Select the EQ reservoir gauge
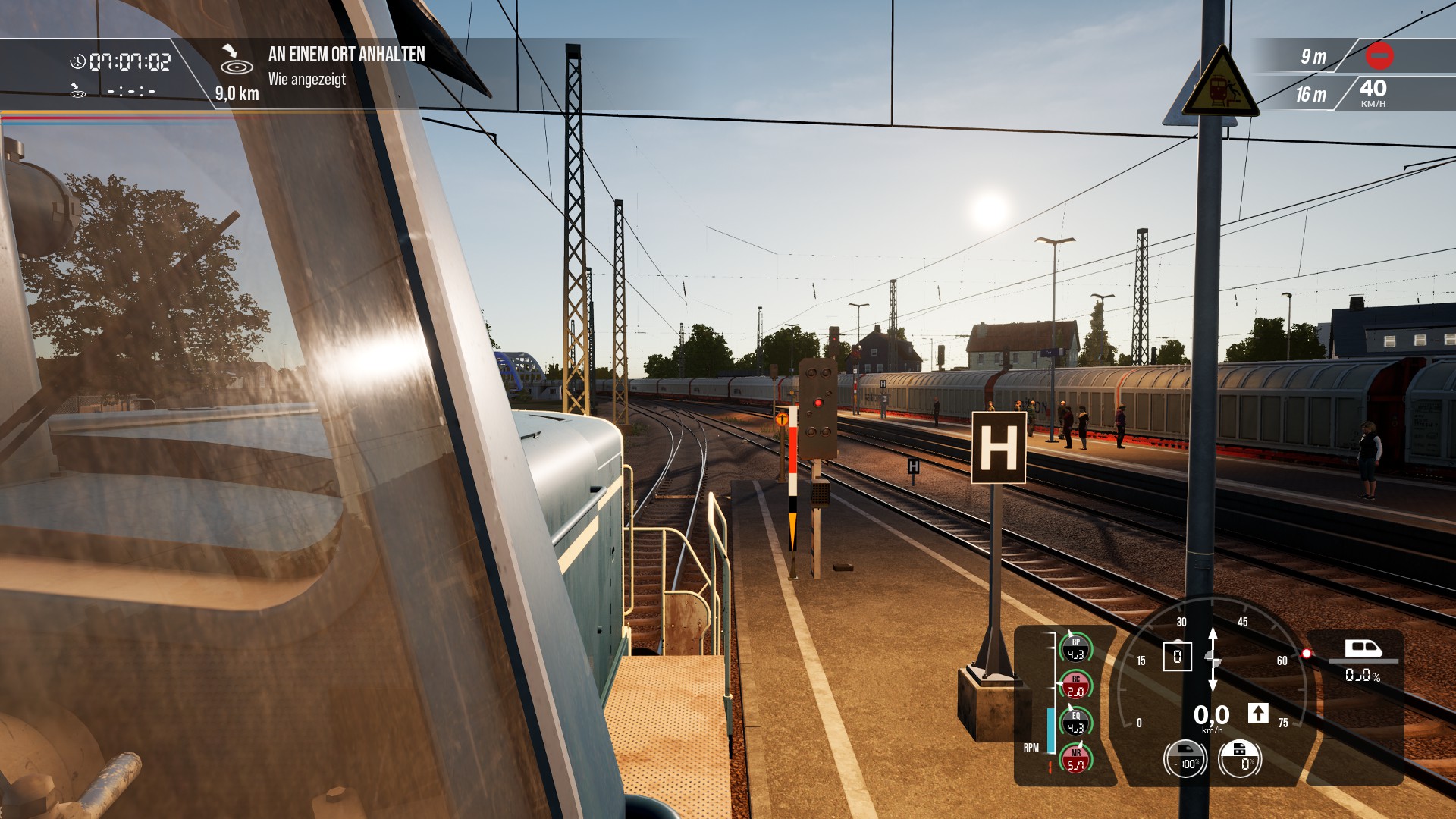The image size is (1456, 819). pyautogui.click(x=1075, y=722)
